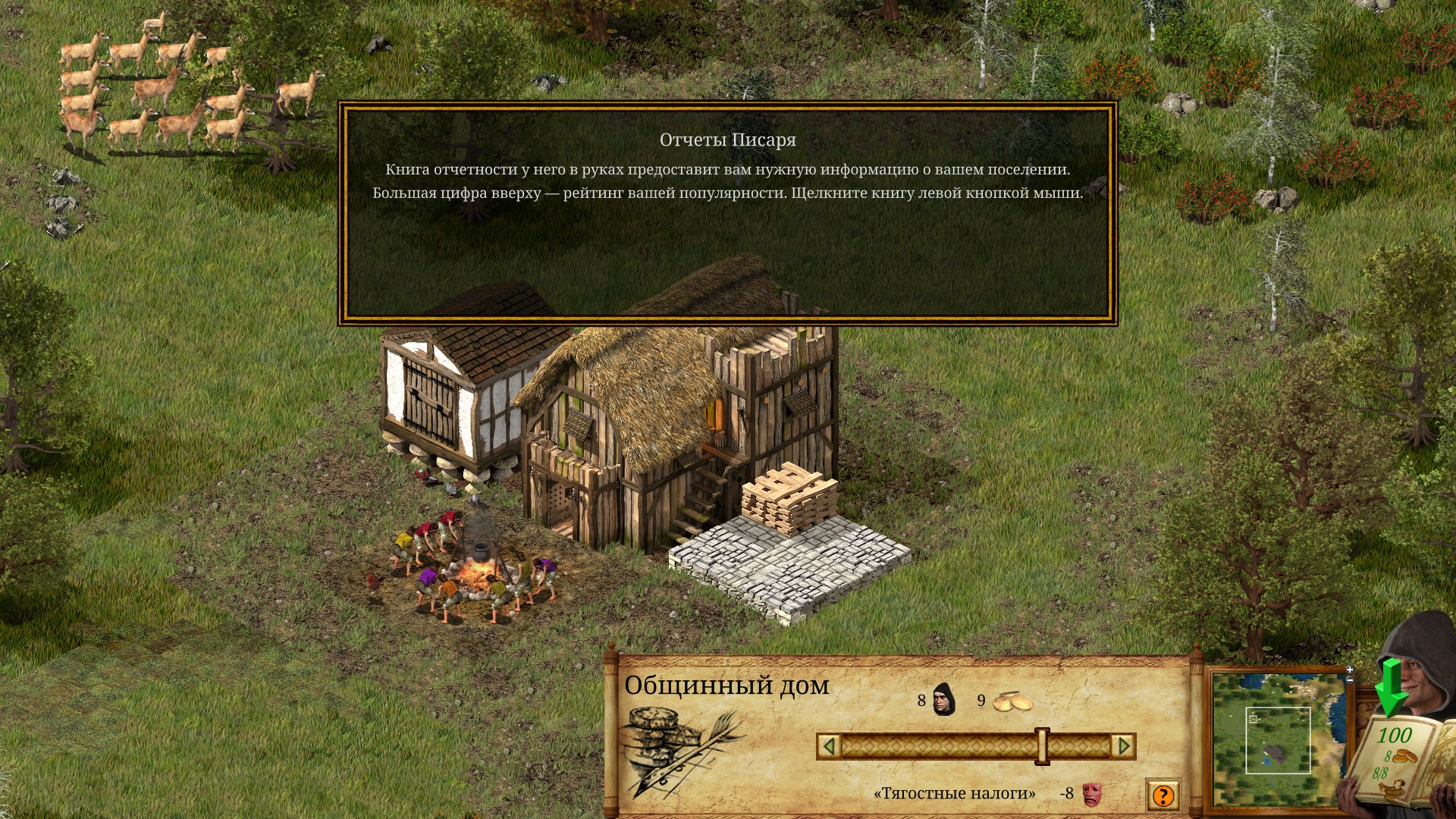The height and width of the screenshot is (819, 1456).
Task: Click the minimap
Action: (x=1278, y=739)
